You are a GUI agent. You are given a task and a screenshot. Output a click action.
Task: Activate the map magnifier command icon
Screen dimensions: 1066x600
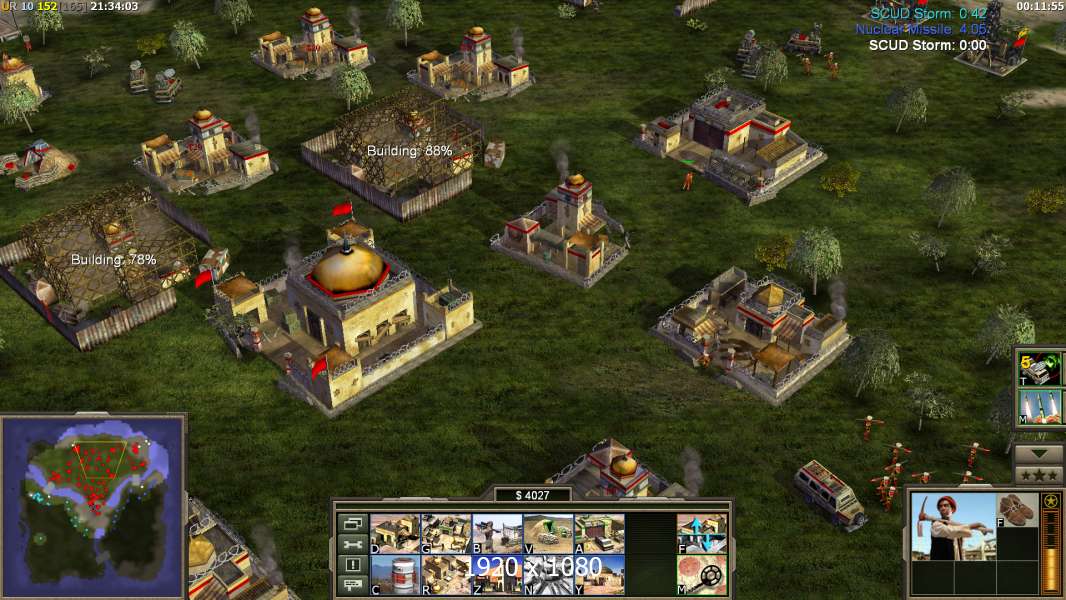(702, 575)
